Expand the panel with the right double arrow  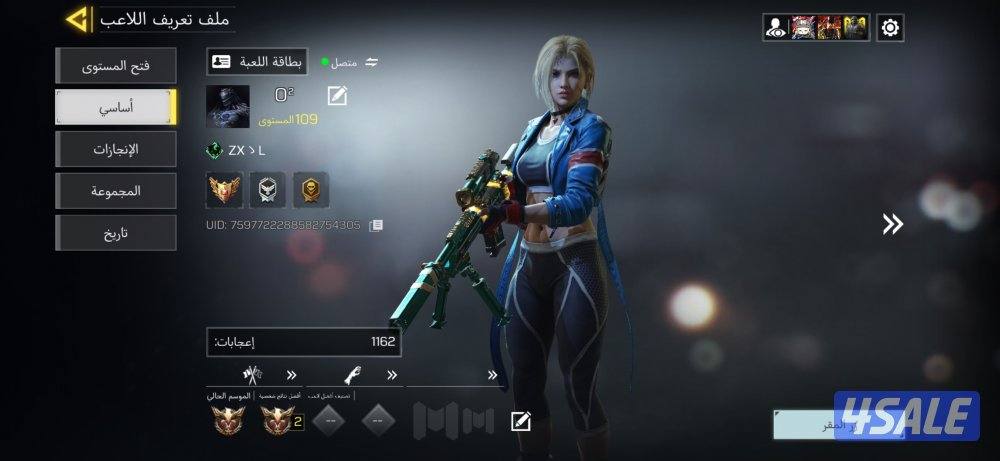pos(892,225)
